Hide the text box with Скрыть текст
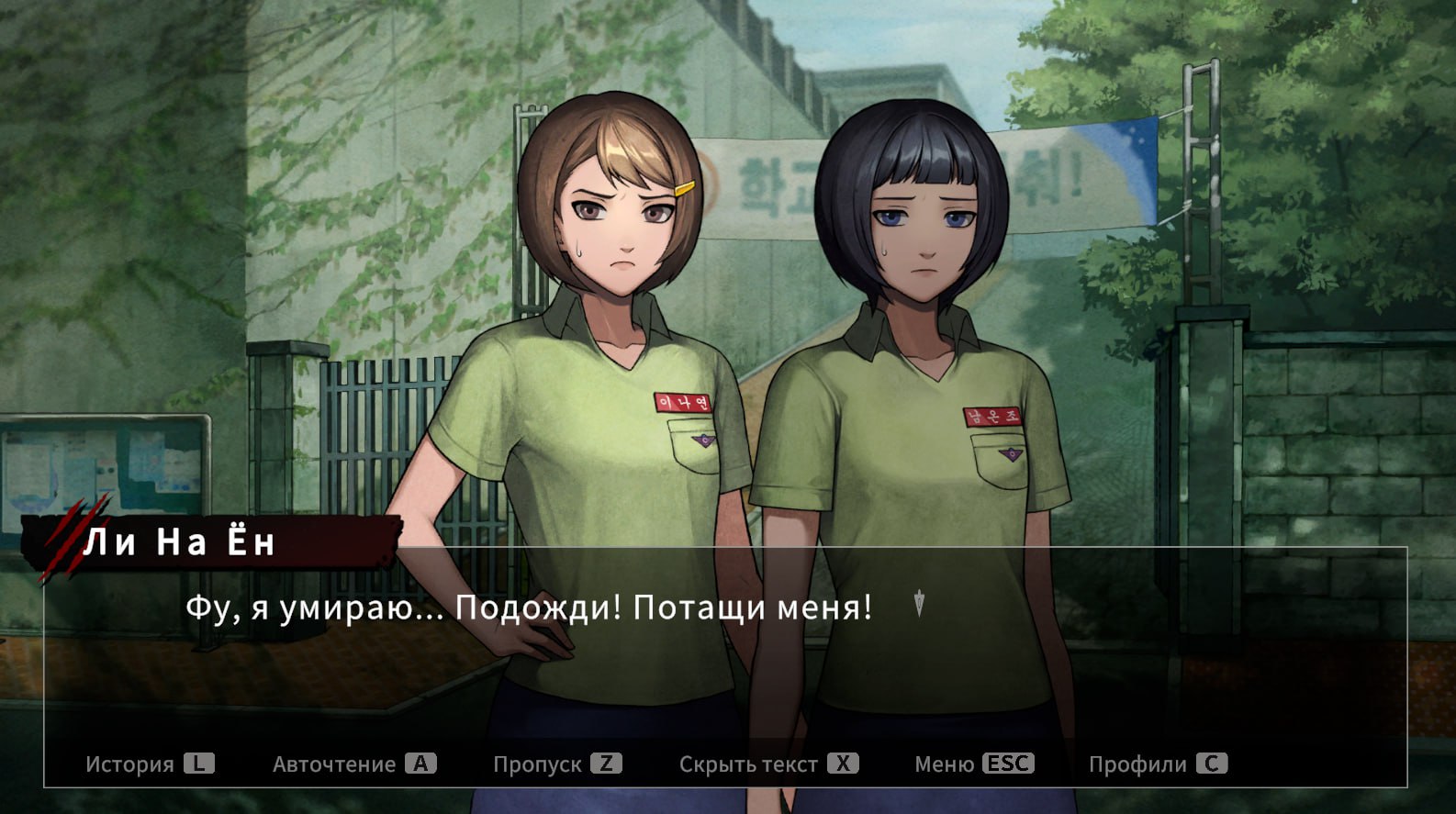The image size is (1456, 814). click(x=767, y=764)
